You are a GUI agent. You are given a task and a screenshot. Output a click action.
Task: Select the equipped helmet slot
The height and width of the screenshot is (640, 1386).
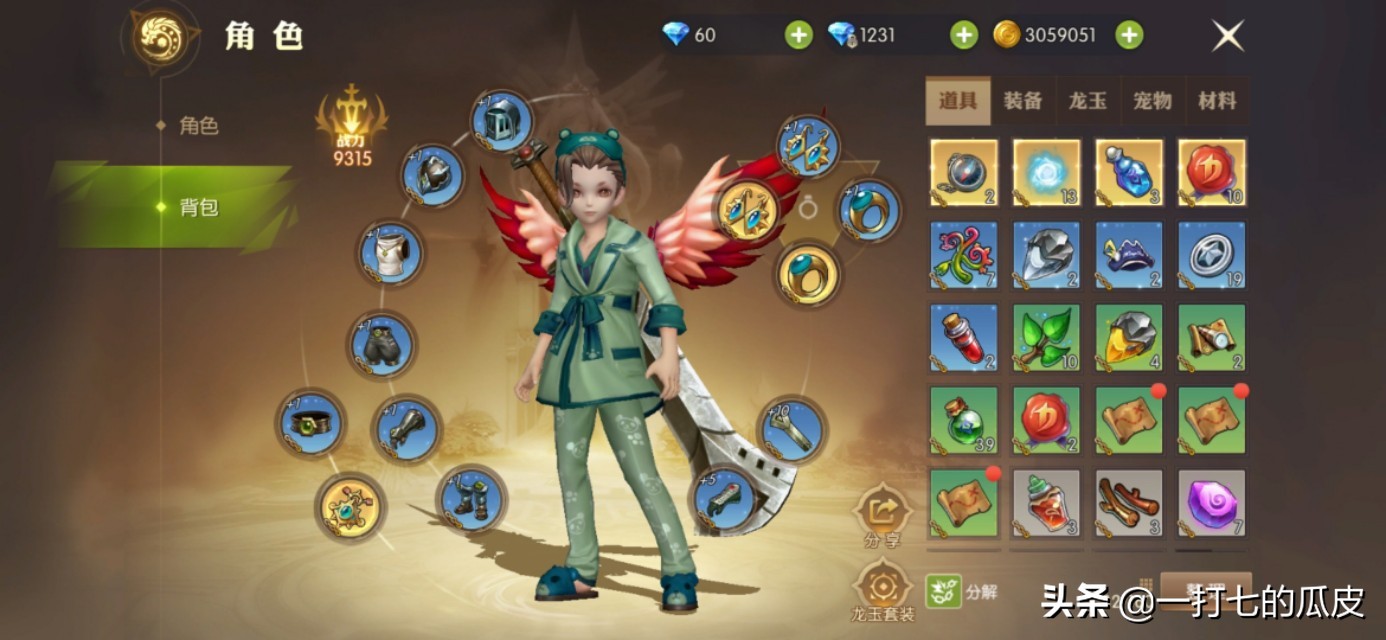coord(500,122)
